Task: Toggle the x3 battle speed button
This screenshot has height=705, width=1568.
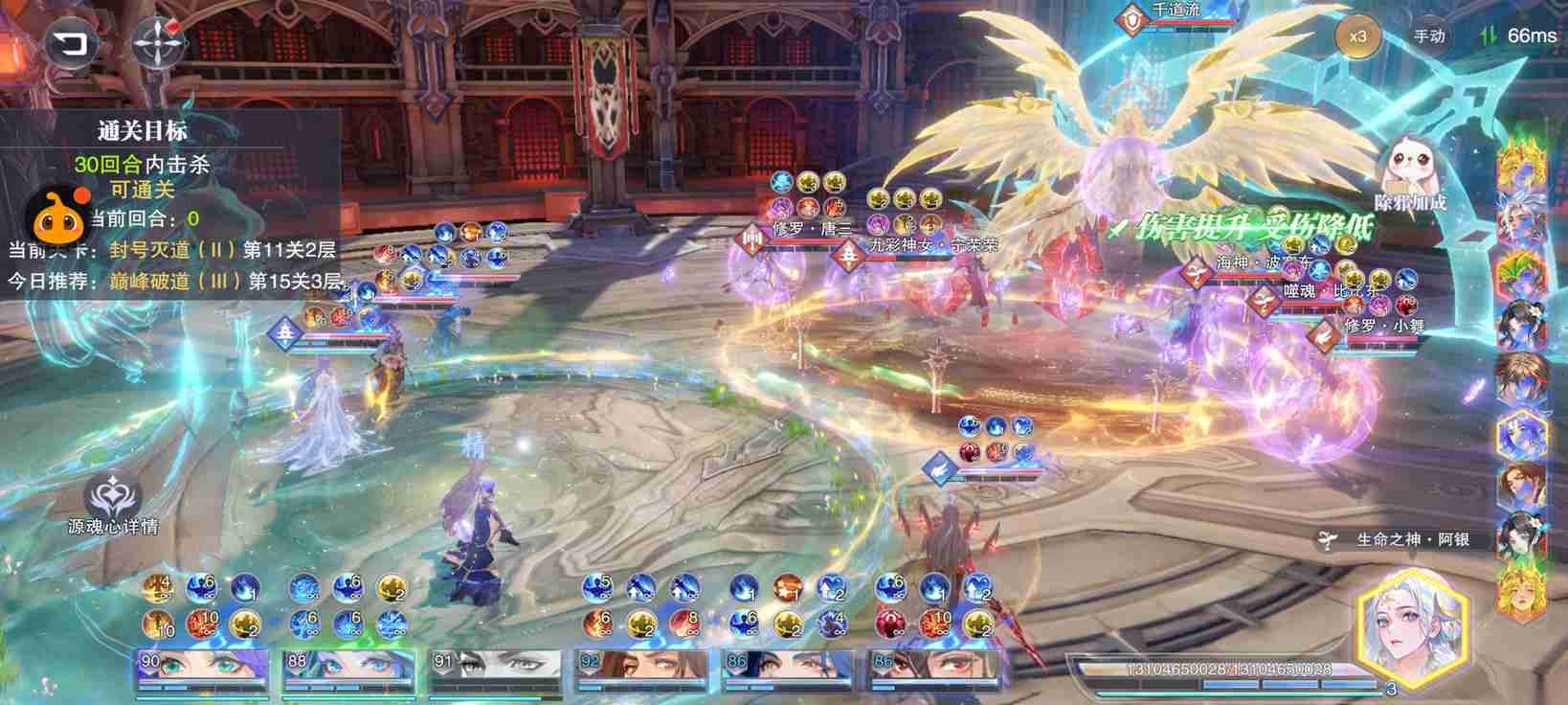Action: point(1357,36)
